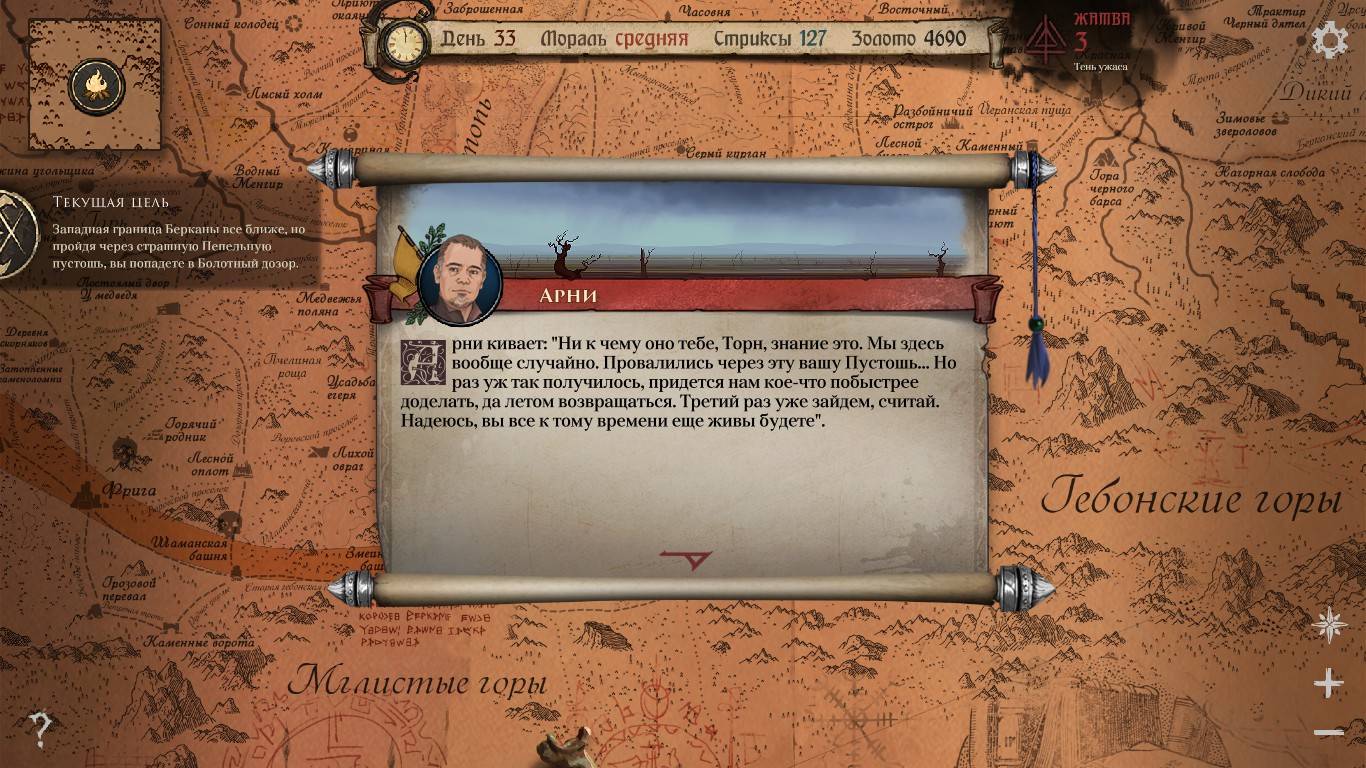The height and width of the screenshot is (768, 1366).
Task: Zoom out the map with the minus button
Action: click(x=1328, y=733)
